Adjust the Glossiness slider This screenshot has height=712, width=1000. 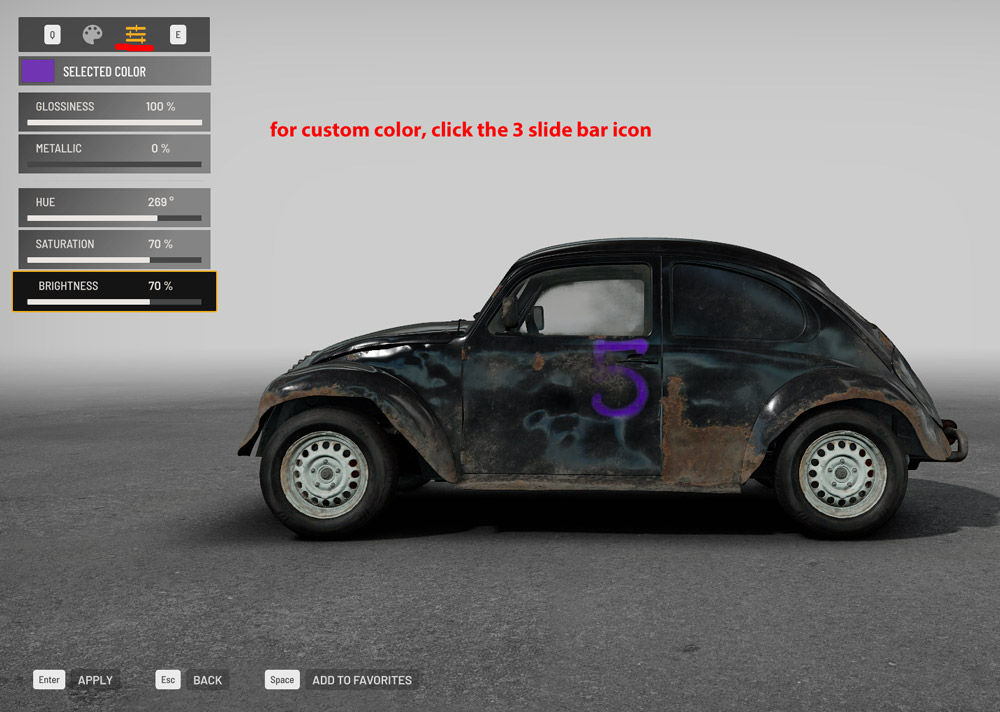[114, 122]
